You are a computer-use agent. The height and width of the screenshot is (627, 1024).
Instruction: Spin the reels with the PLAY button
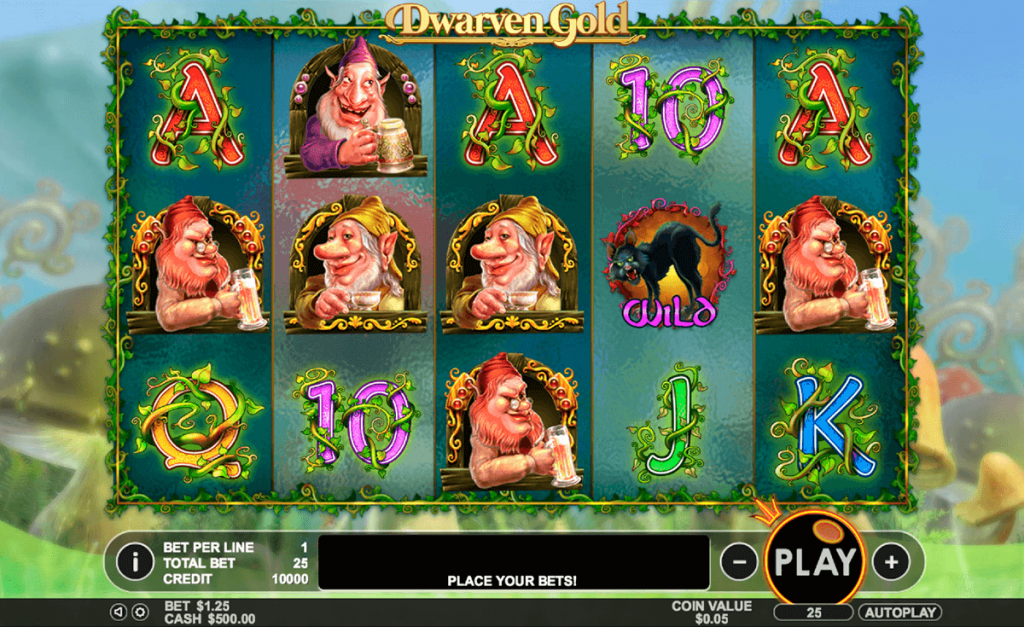click(x=815, y=561)
